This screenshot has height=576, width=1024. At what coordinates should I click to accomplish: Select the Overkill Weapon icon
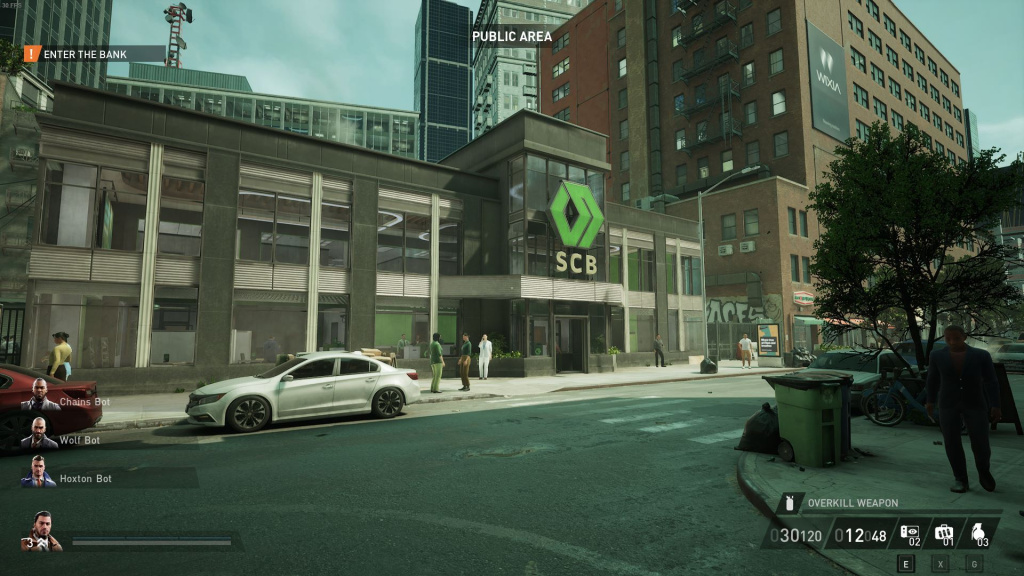coord(791,503)
